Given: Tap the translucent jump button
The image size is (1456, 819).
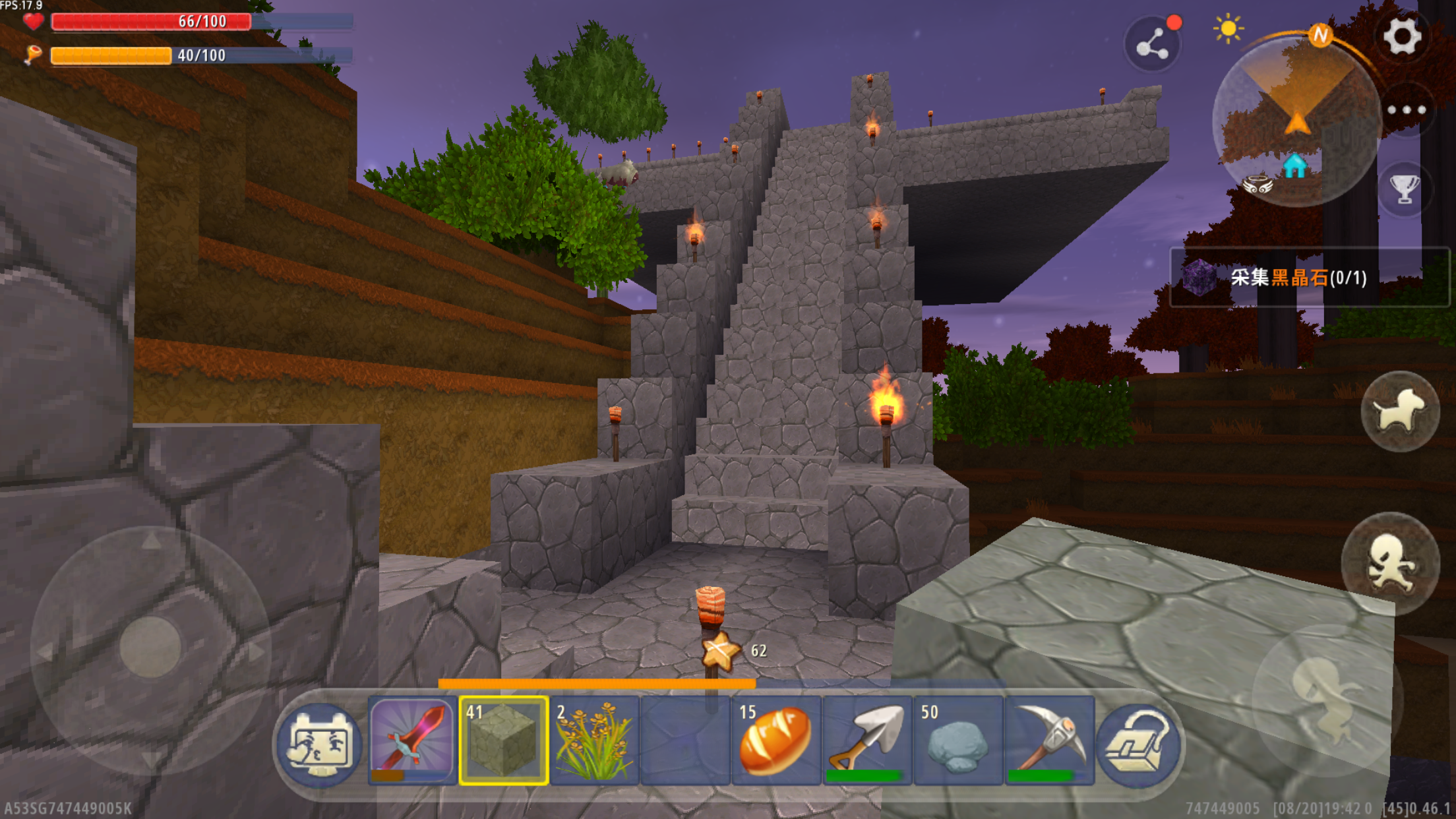Looking at the screenshot, I should point(1327,699).
